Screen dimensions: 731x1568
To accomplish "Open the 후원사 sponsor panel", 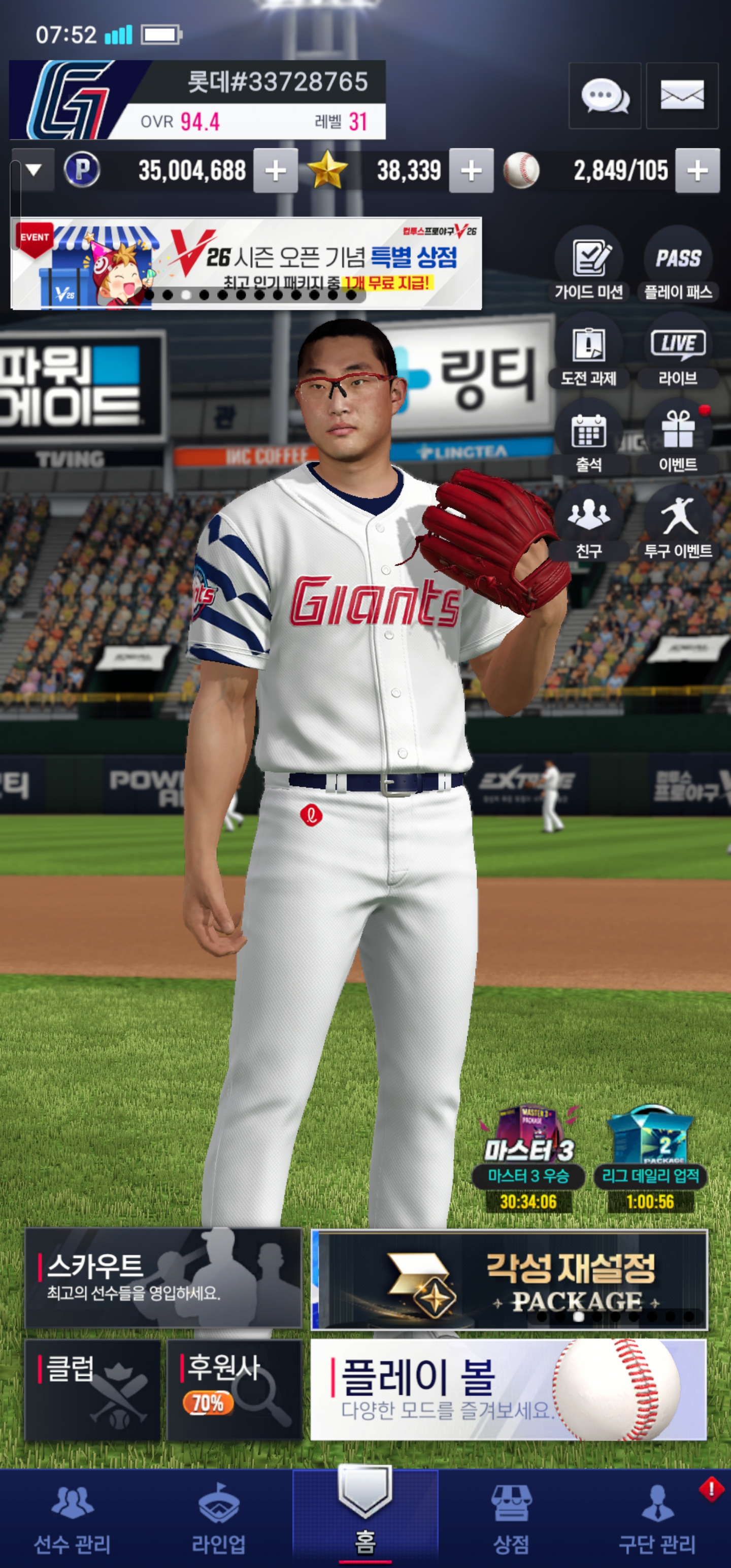I will tap(235, 1390).
